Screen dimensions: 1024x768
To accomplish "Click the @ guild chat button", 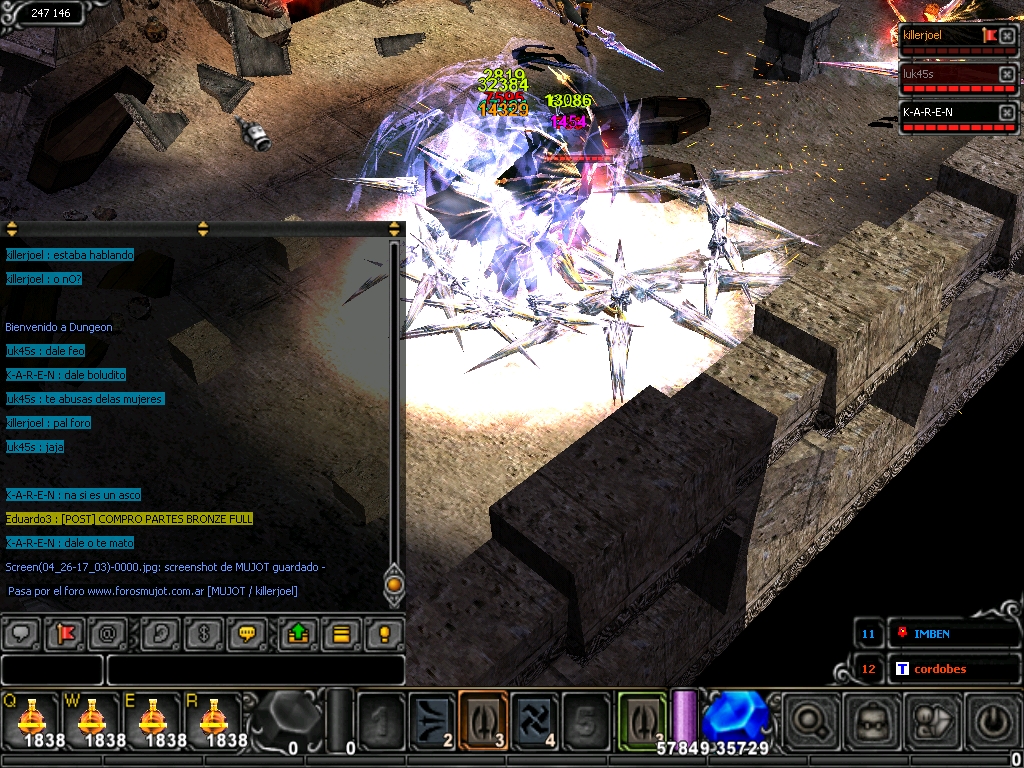I will tap(108, 633).
